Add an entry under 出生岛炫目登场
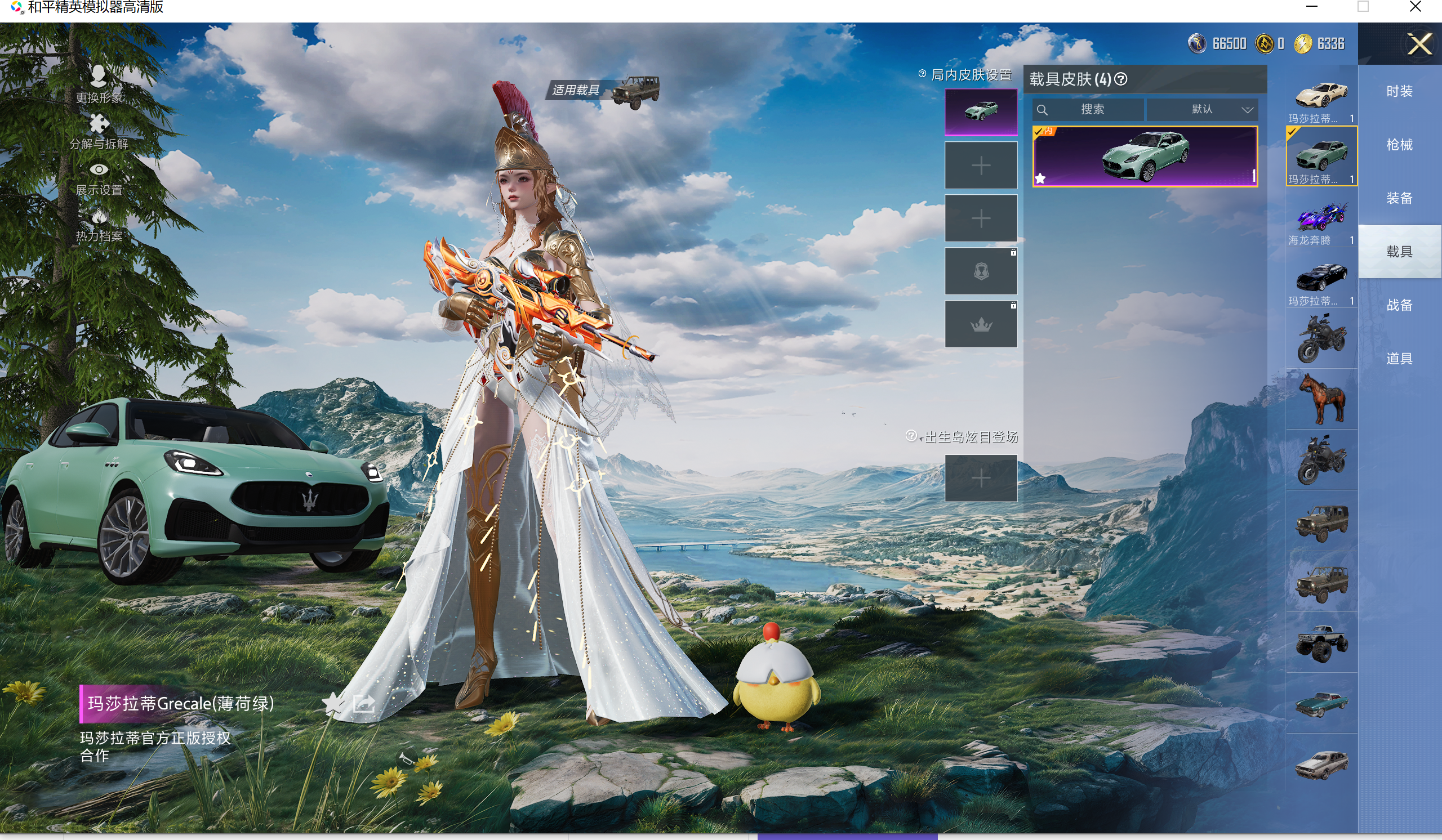This screenshot has height=840, width=1442. coord(981,478)
